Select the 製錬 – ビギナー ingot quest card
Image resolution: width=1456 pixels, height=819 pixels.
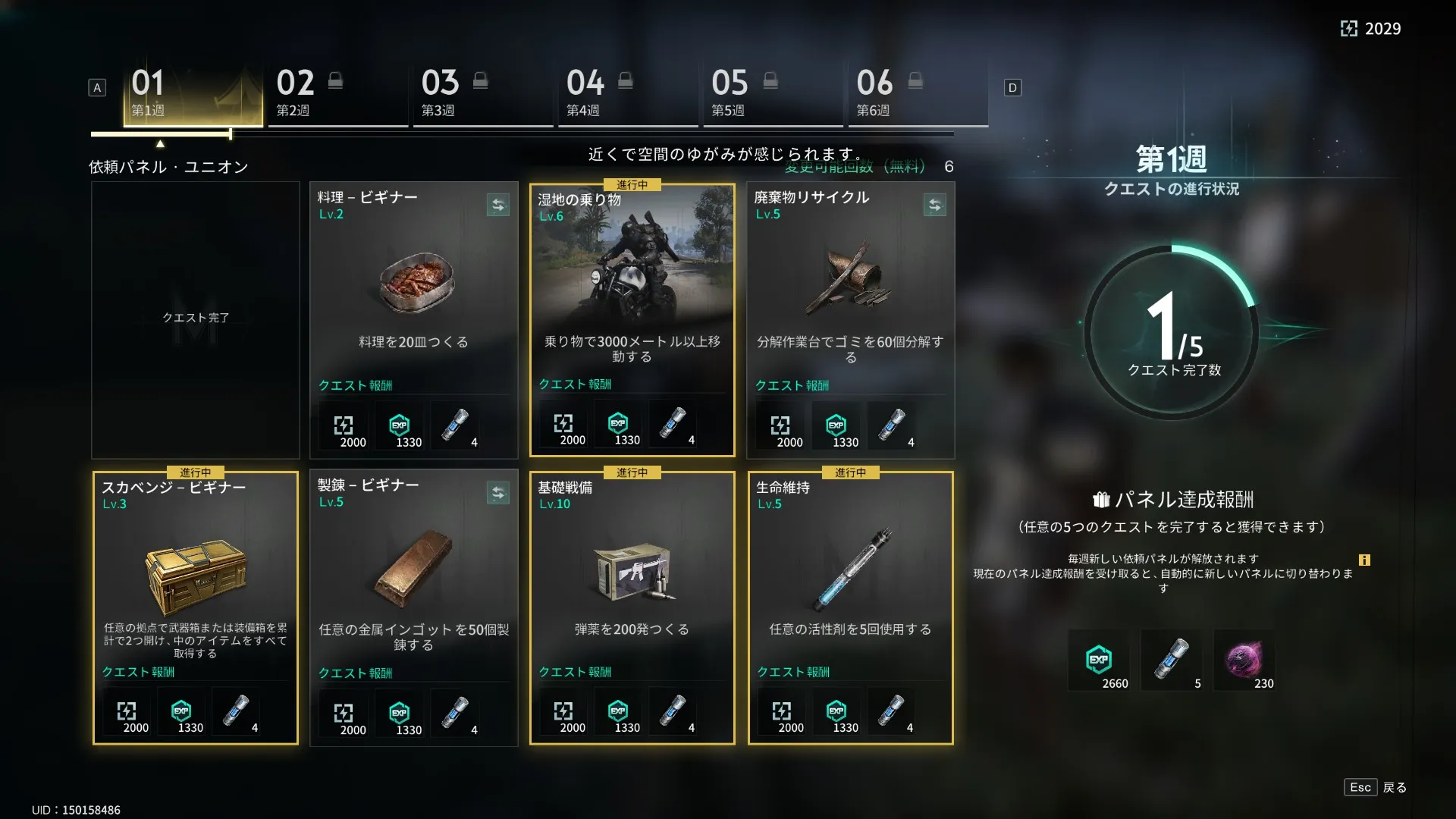413,591
